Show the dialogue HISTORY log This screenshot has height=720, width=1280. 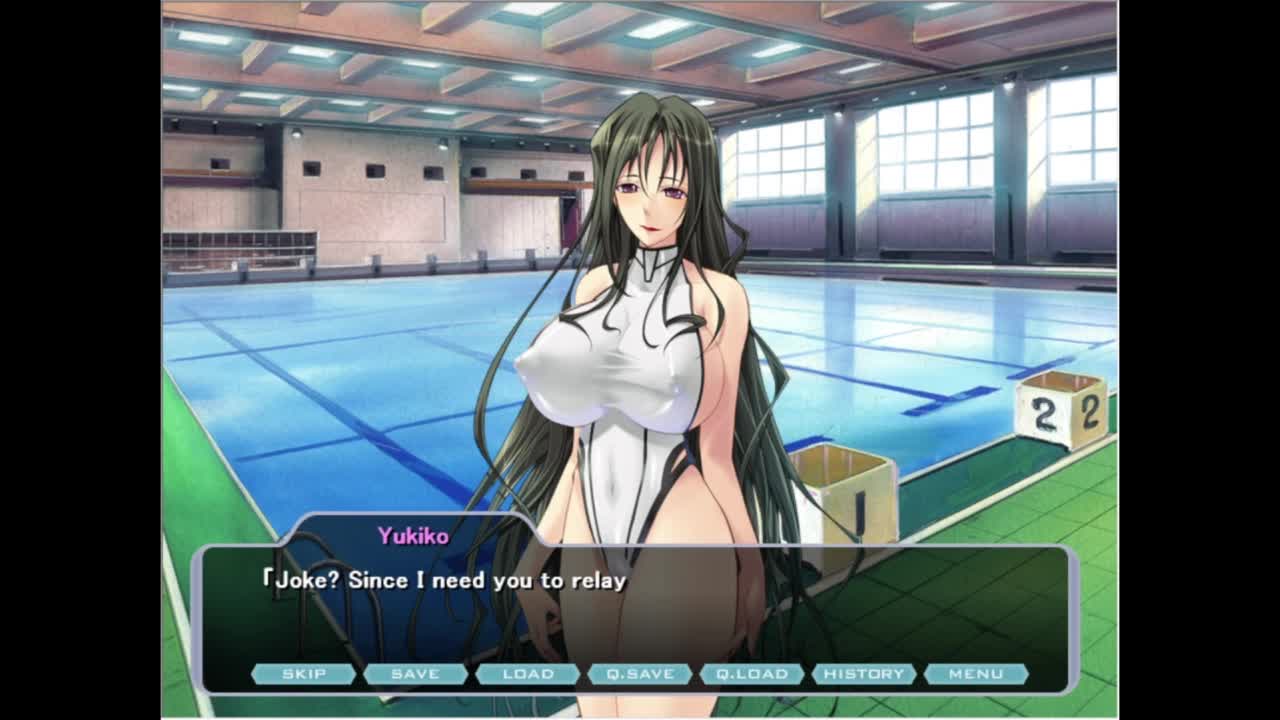click(864, 674)
